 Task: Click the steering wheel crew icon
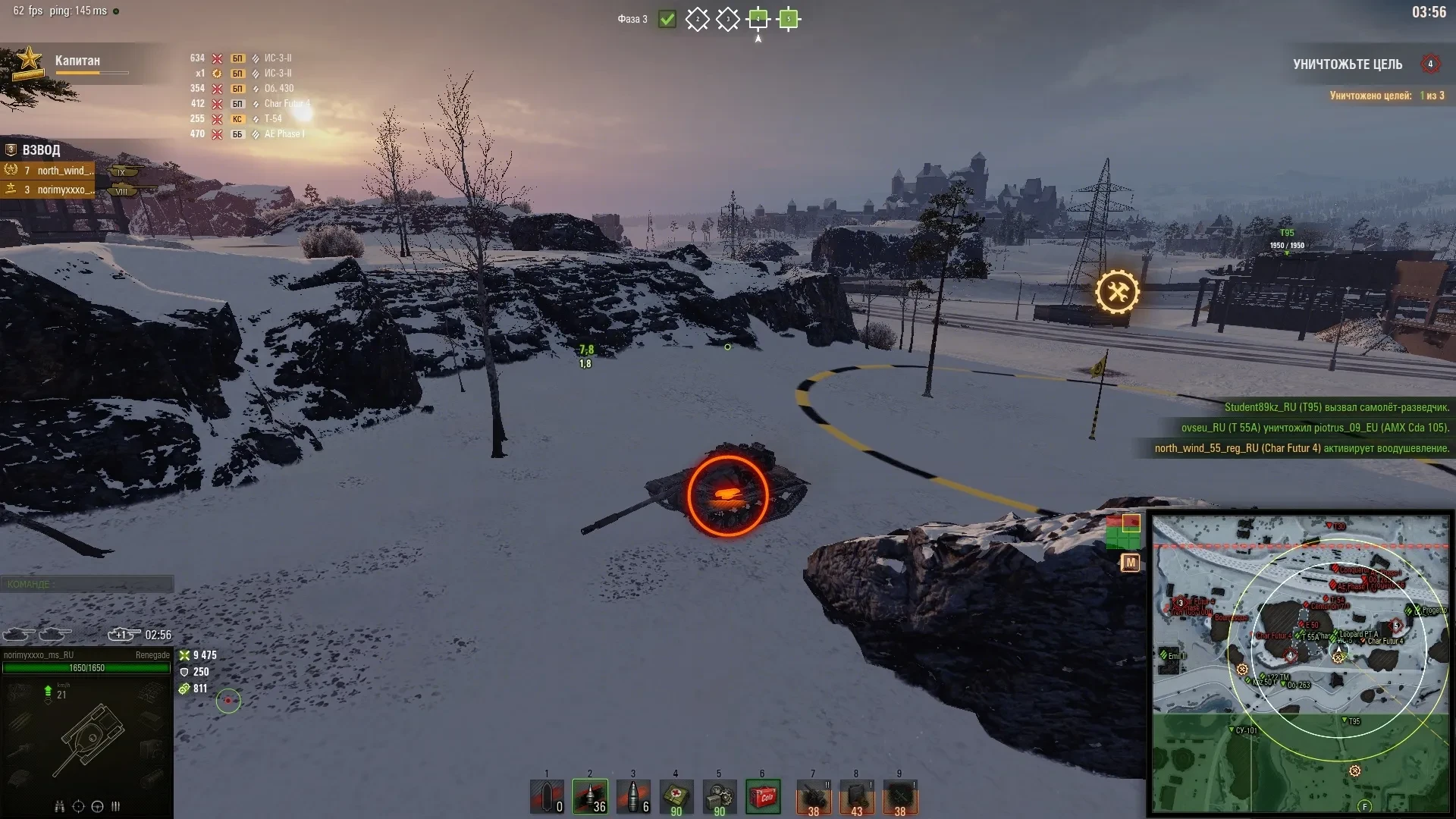(x=97, y=806)
